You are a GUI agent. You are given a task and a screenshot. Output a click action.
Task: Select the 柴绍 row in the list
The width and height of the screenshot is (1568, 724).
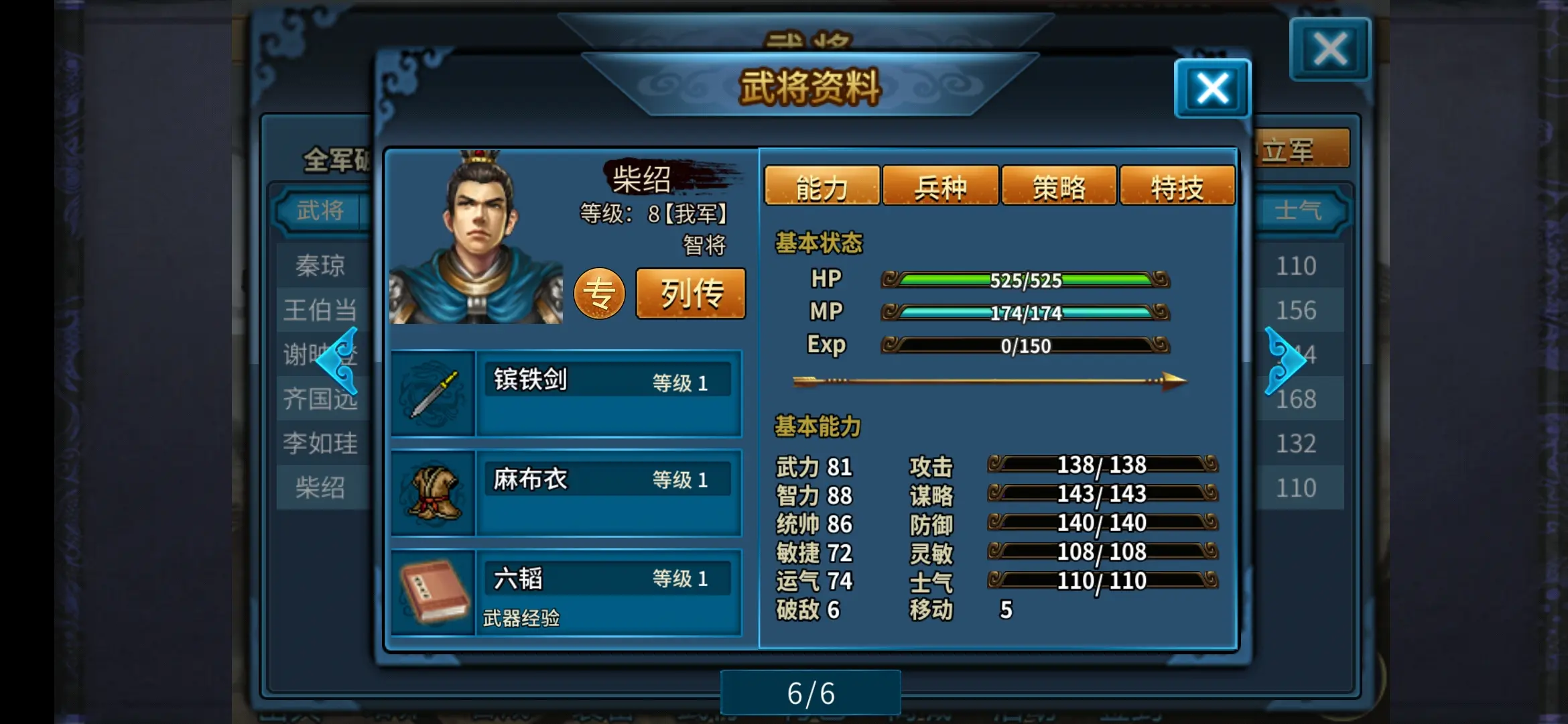(321, 487)
